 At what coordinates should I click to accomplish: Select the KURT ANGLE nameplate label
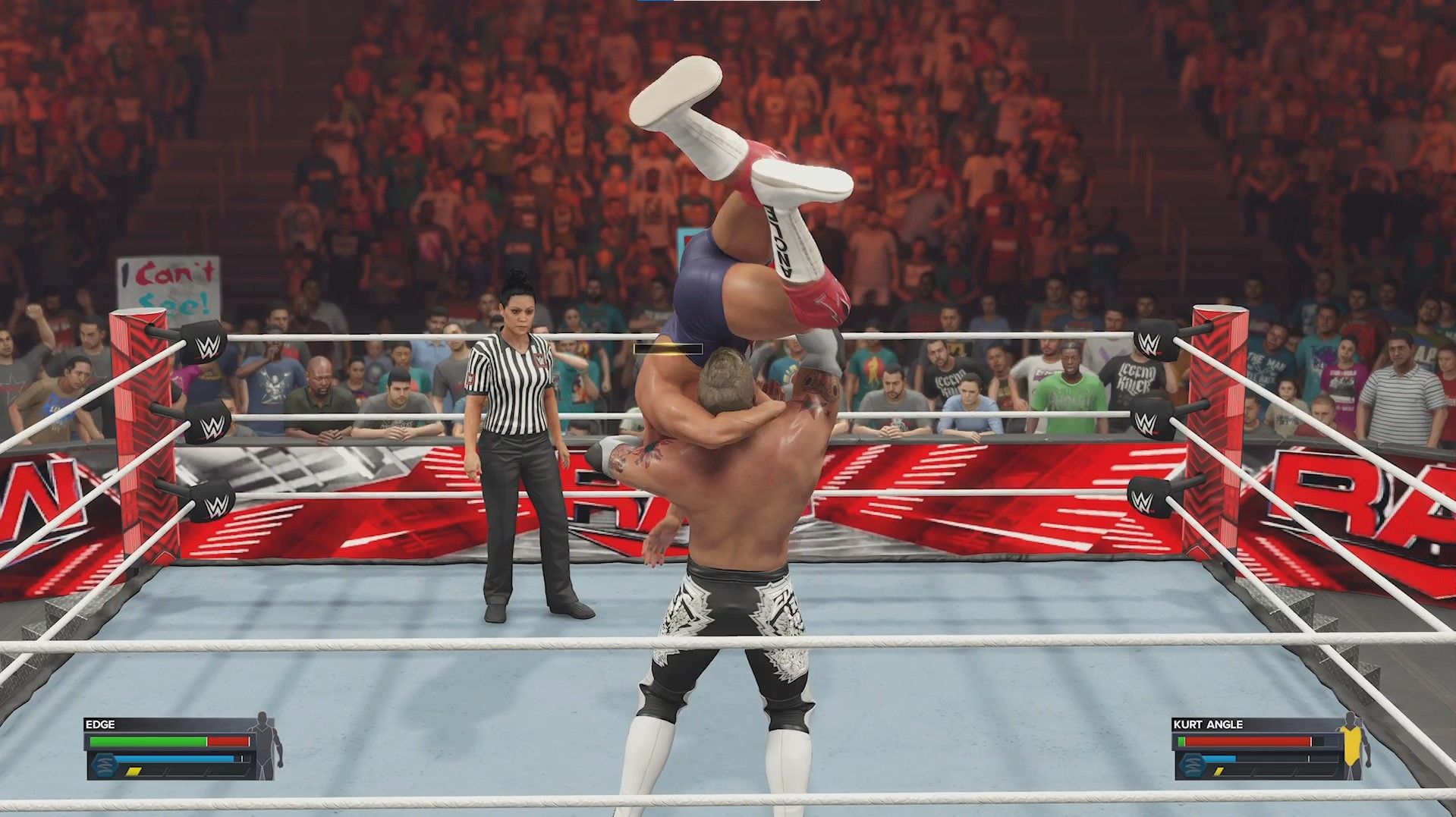(1208, 724)
